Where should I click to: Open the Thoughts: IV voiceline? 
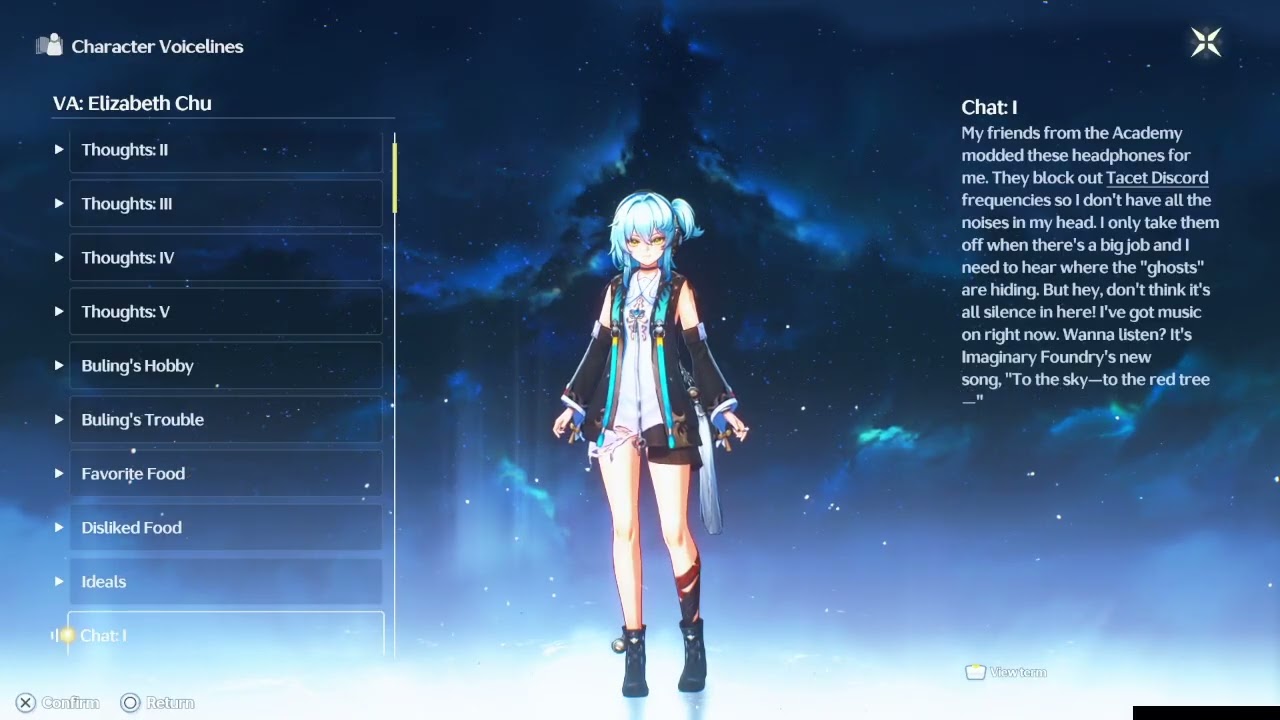click(225, 258)
